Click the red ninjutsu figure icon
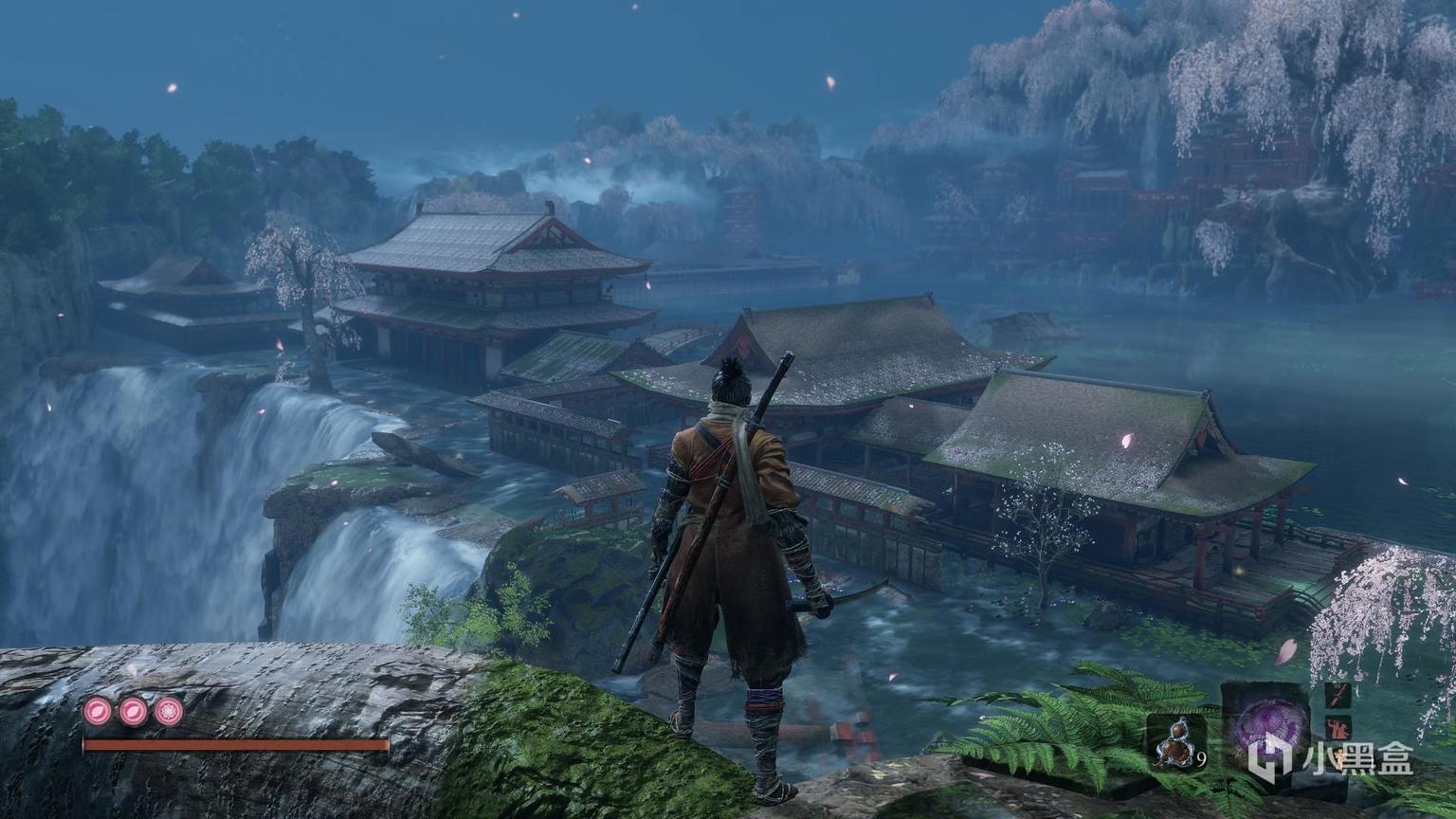 1338,730
